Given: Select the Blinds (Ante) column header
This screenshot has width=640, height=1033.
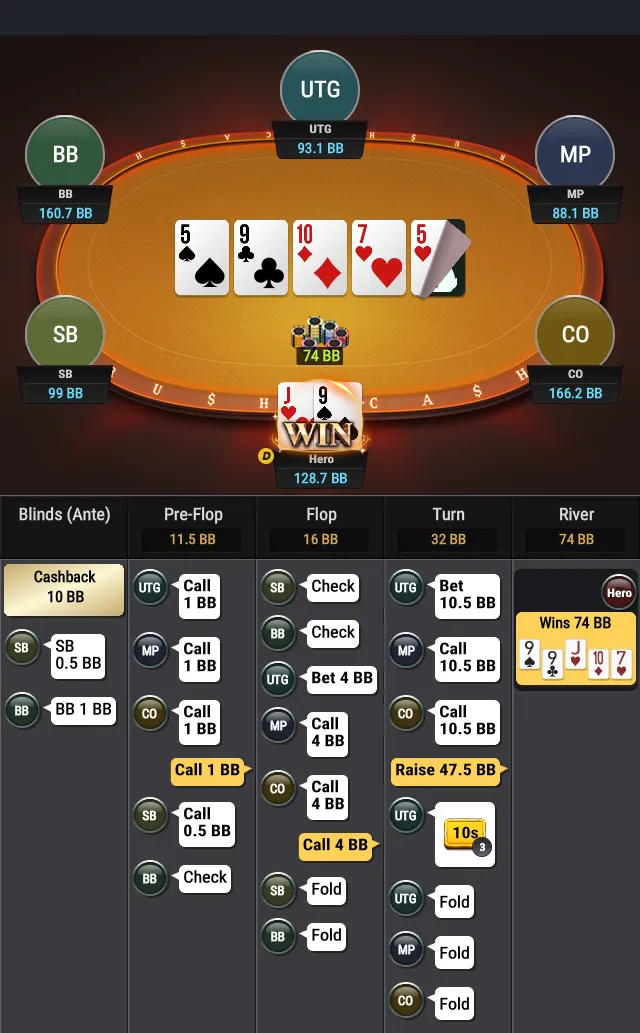Looking at the screenshot, I should point(65,515).
